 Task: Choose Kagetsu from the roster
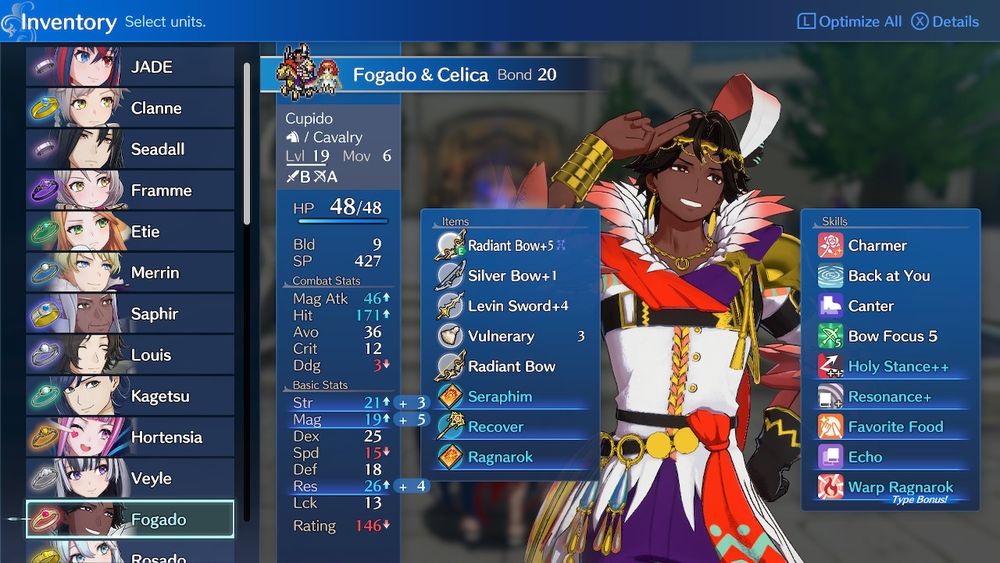[130, 396]
